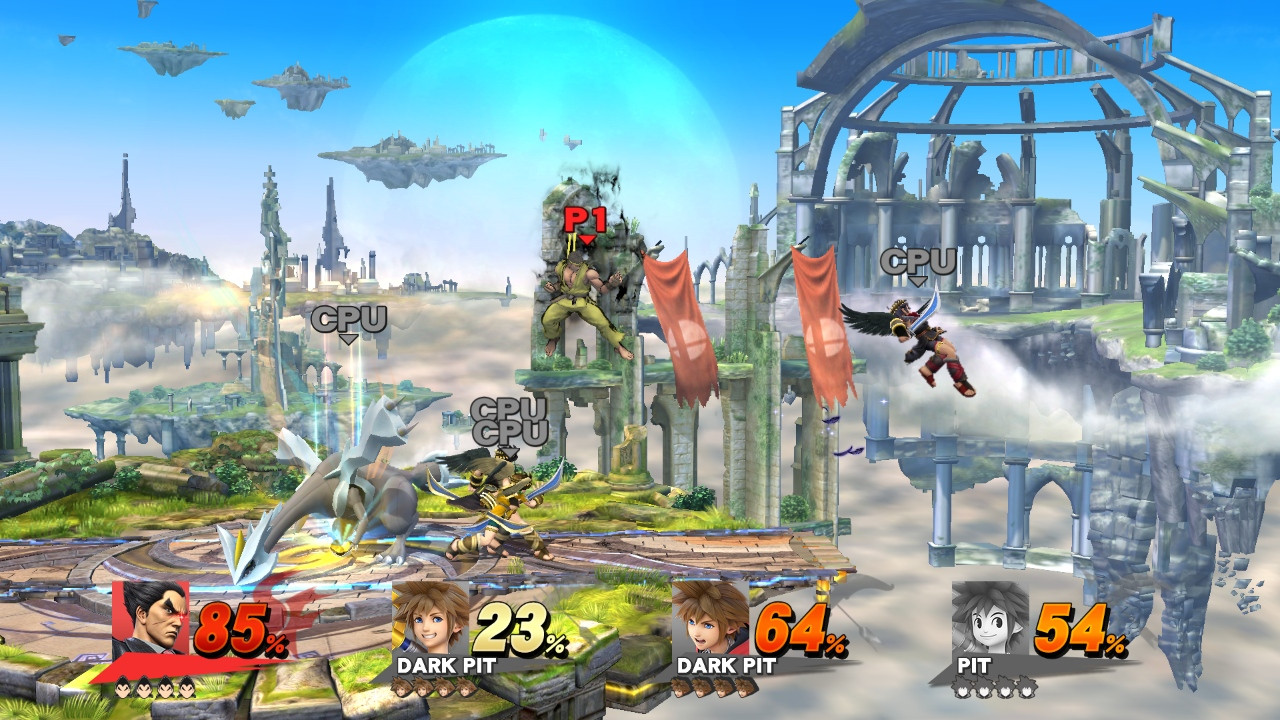The height and width of the screenshot is (720, 1280).
Task: Click the stacked CPU tags above fighting Sora
Action: pos(510,420)
